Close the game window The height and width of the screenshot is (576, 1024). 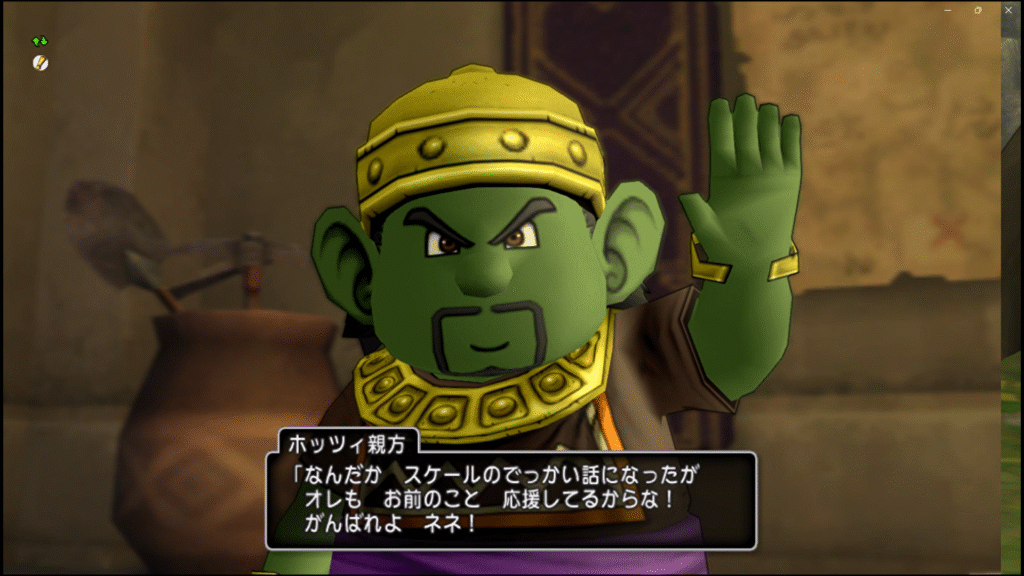click(1009, 9)
